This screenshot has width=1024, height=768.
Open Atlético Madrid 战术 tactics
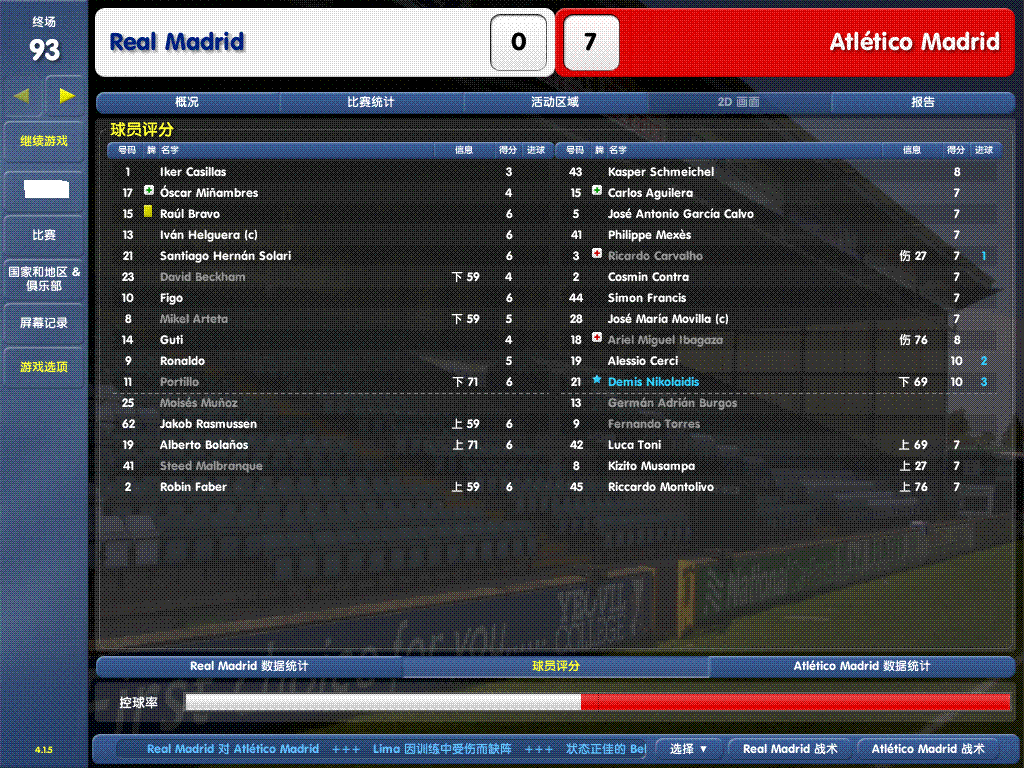[x=928, y=748]
